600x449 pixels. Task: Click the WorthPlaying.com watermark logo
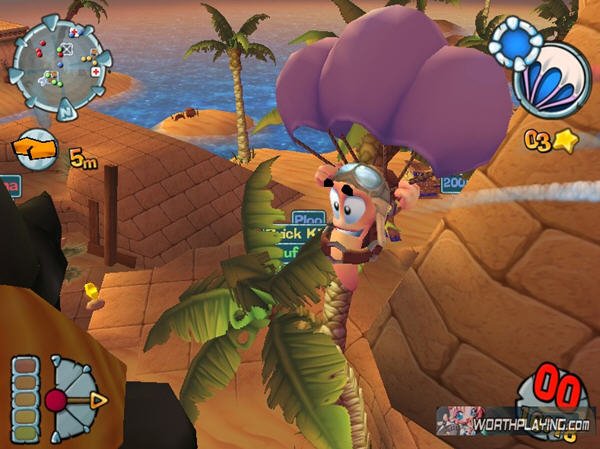(x=516, y=423)
